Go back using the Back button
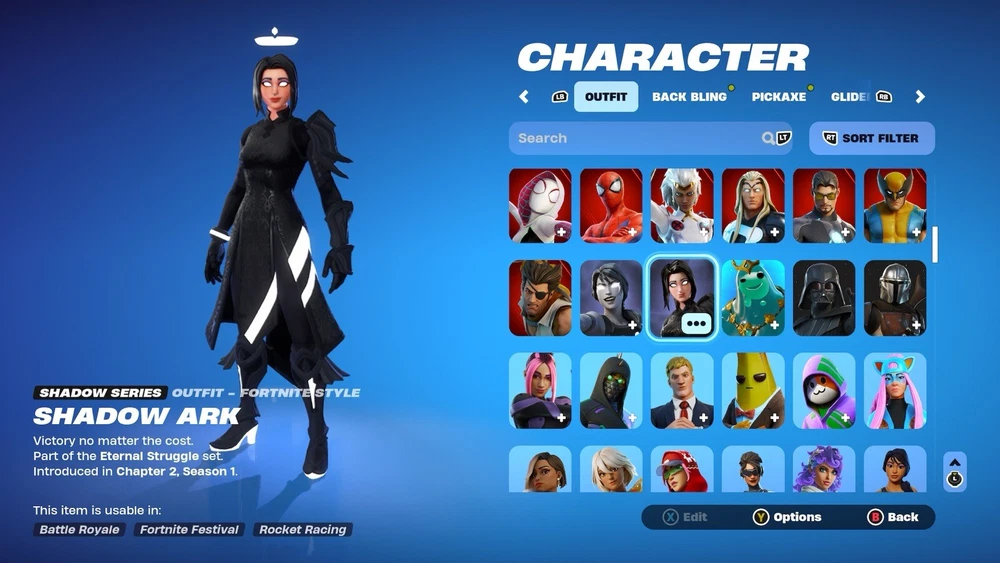 tap(892, 517)
